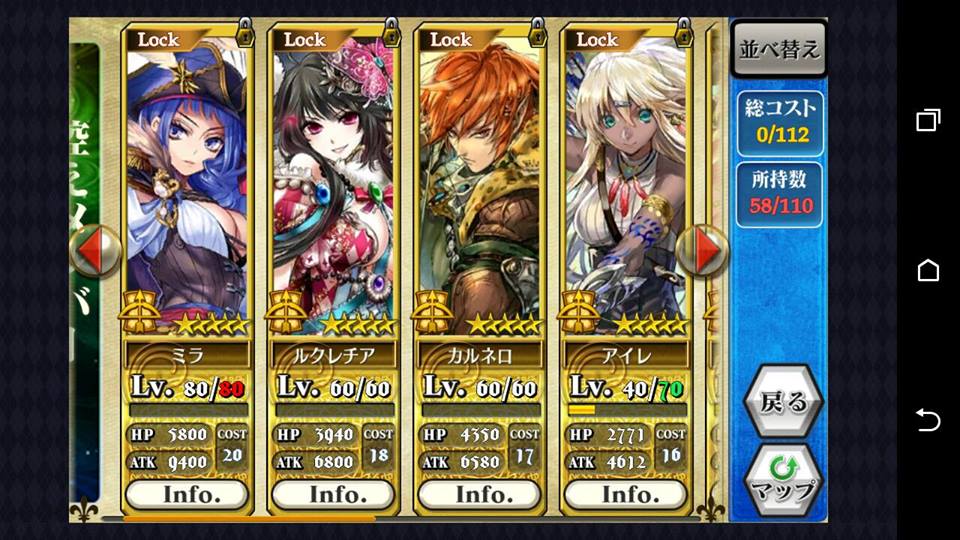Toggle the Lock on ルクレチア's card
The height and width of the screenshot is (540, 960).
(x=336, y=38)
